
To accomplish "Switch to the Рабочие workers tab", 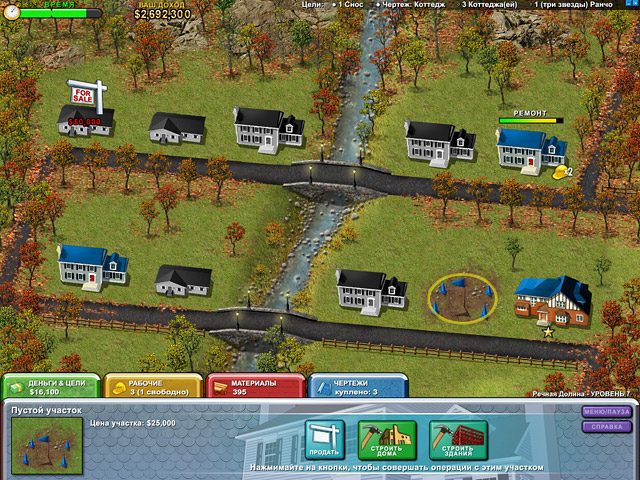I will coord(151,387).
